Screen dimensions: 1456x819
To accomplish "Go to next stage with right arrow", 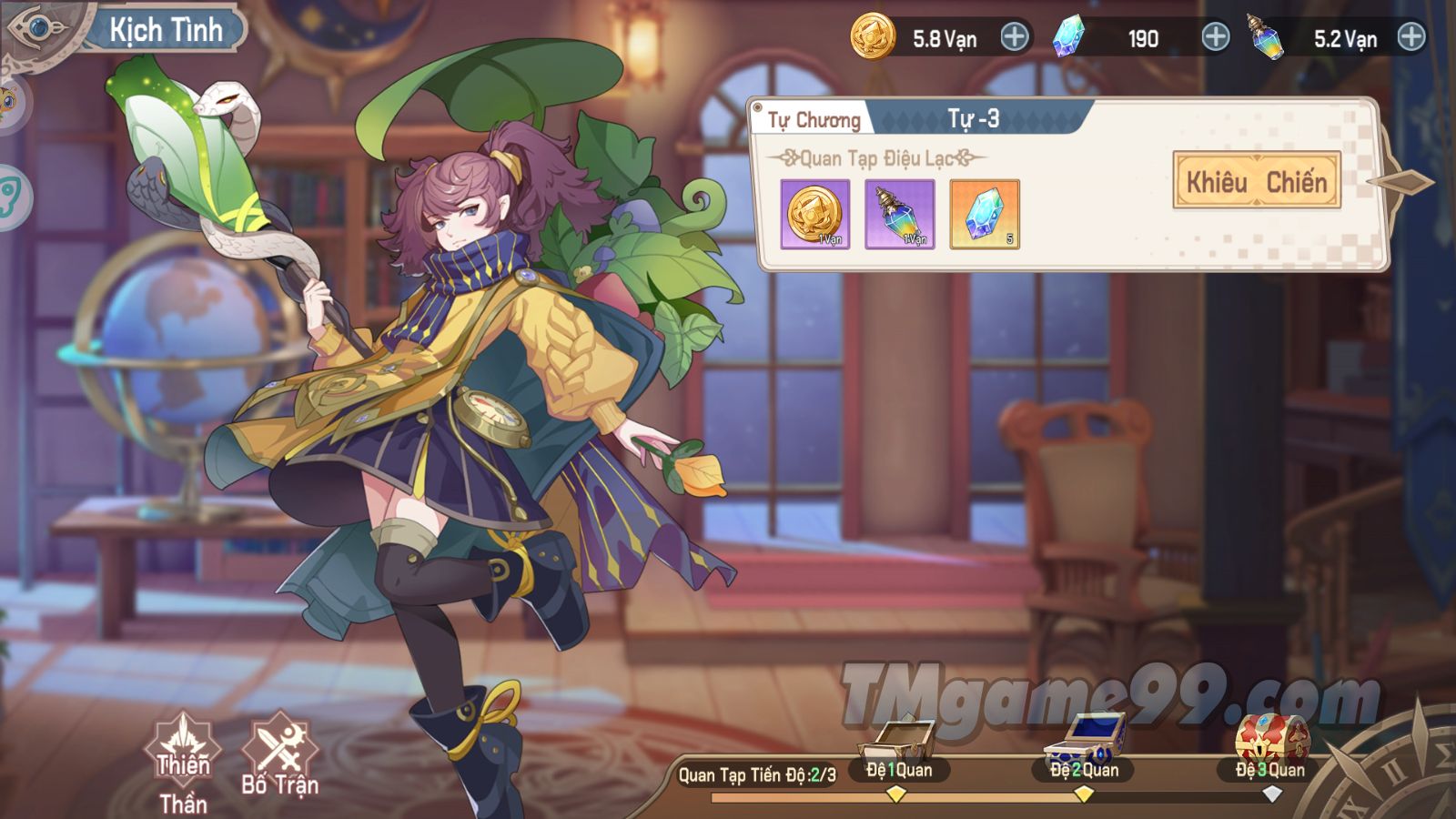I will (x=1406, y=182).
